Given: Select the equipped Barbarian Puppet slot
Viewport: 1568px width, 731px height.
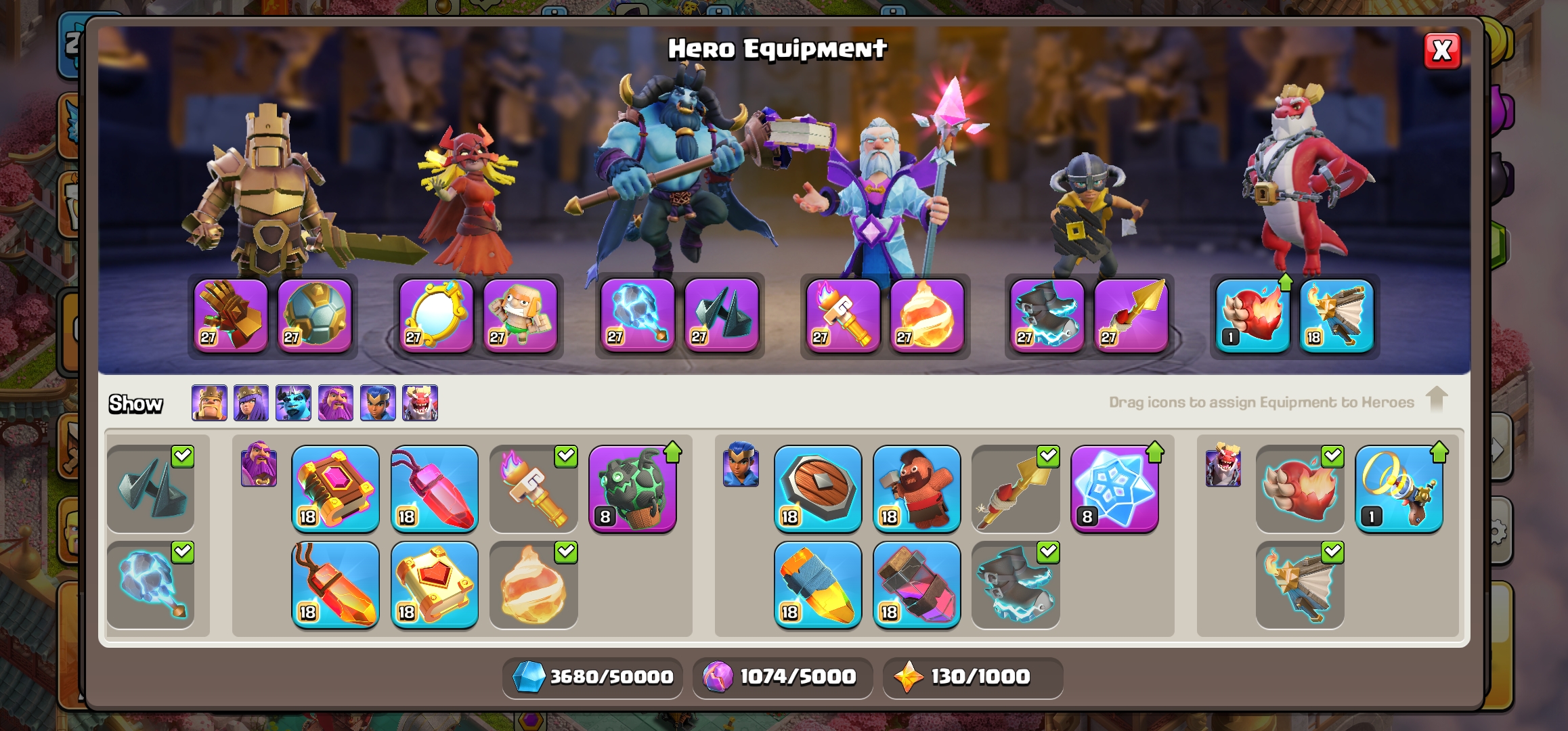Looking at the screenshot, I should [520, 315].
